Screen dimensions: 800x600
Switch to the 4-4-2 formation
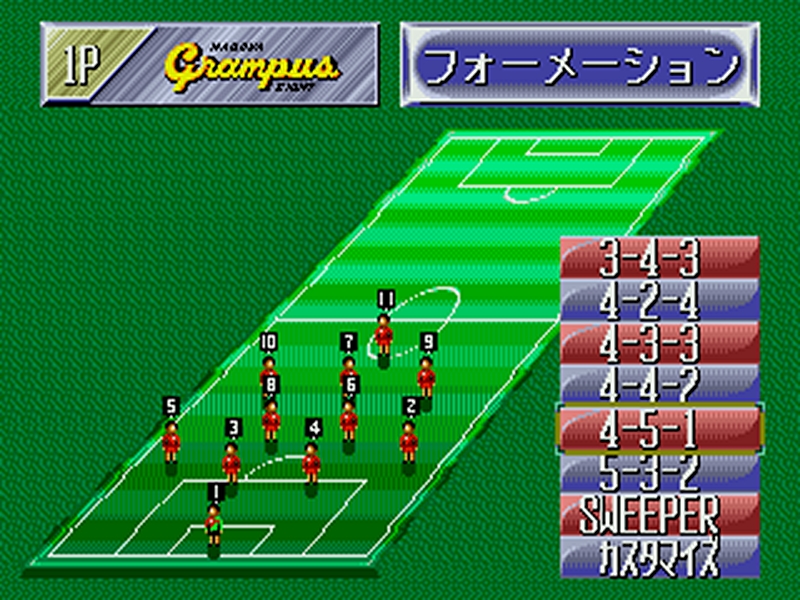coord(660,384)
